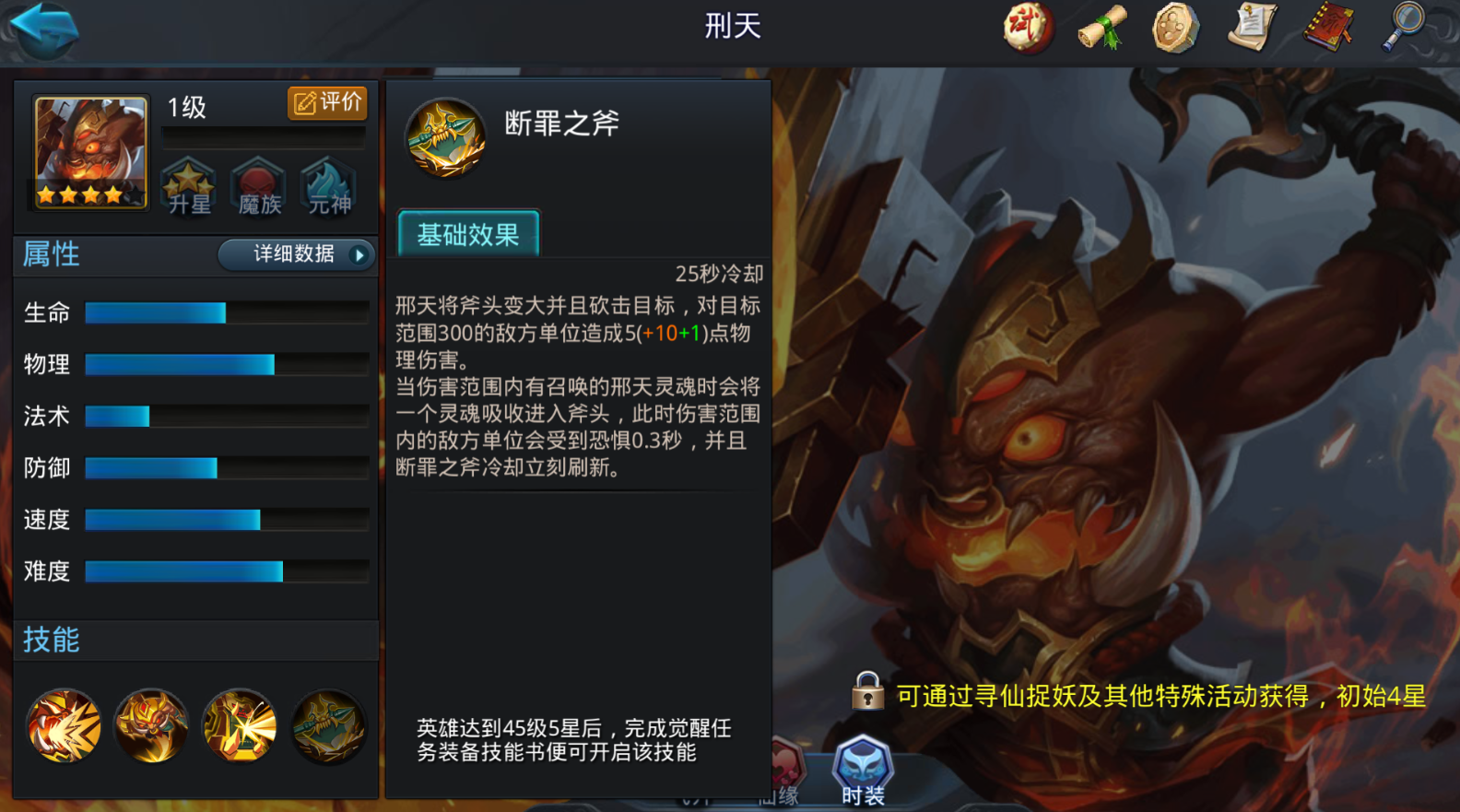Select the medal seal icon in top bar
The height and width of the screenshot is (812, 1460).
coord(1176,28)
